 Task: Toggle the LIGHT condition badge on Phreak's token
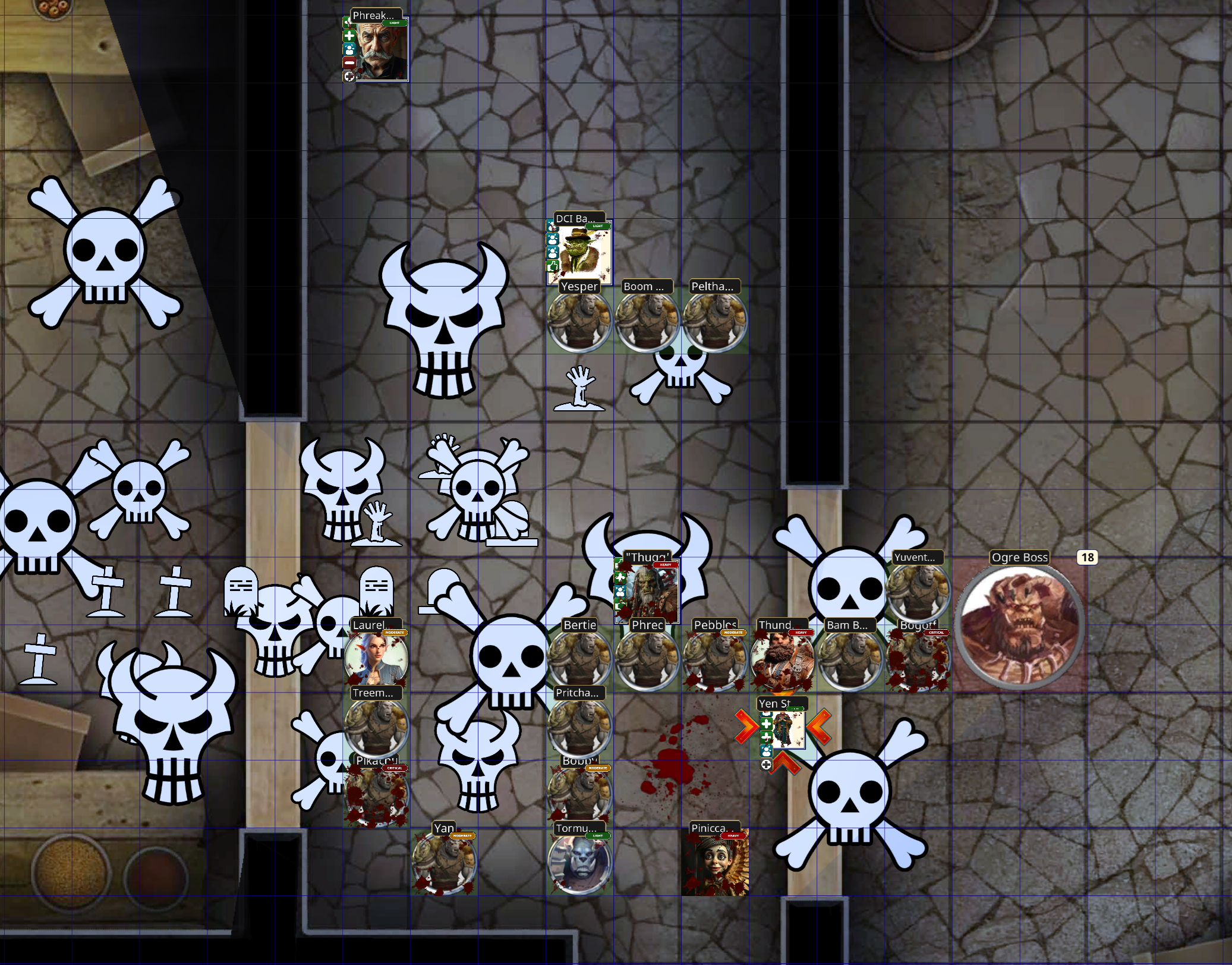[394, 23]
